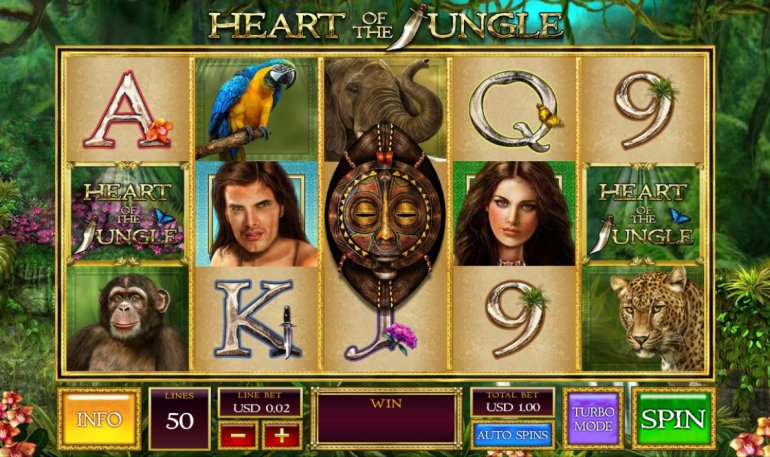The height and width of the screenshot is (457, 770).
Task: Open the Auto Spins options
Action: (x=513, y=435)
